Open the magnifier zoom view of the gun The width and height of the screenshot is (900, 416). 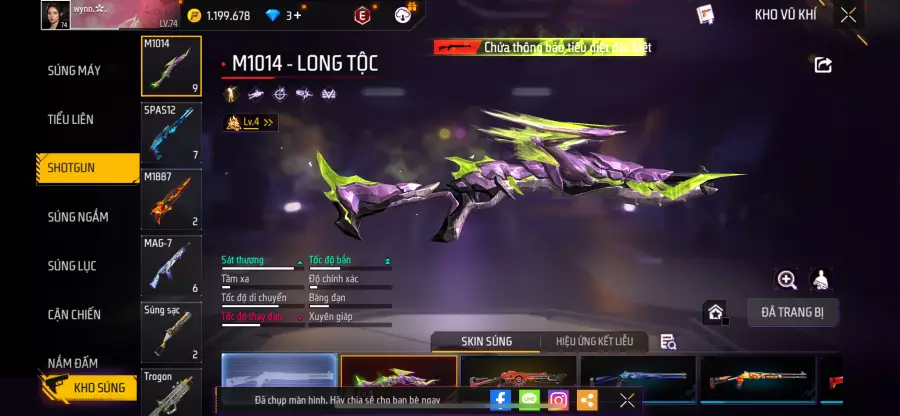(x=787, y=280)
